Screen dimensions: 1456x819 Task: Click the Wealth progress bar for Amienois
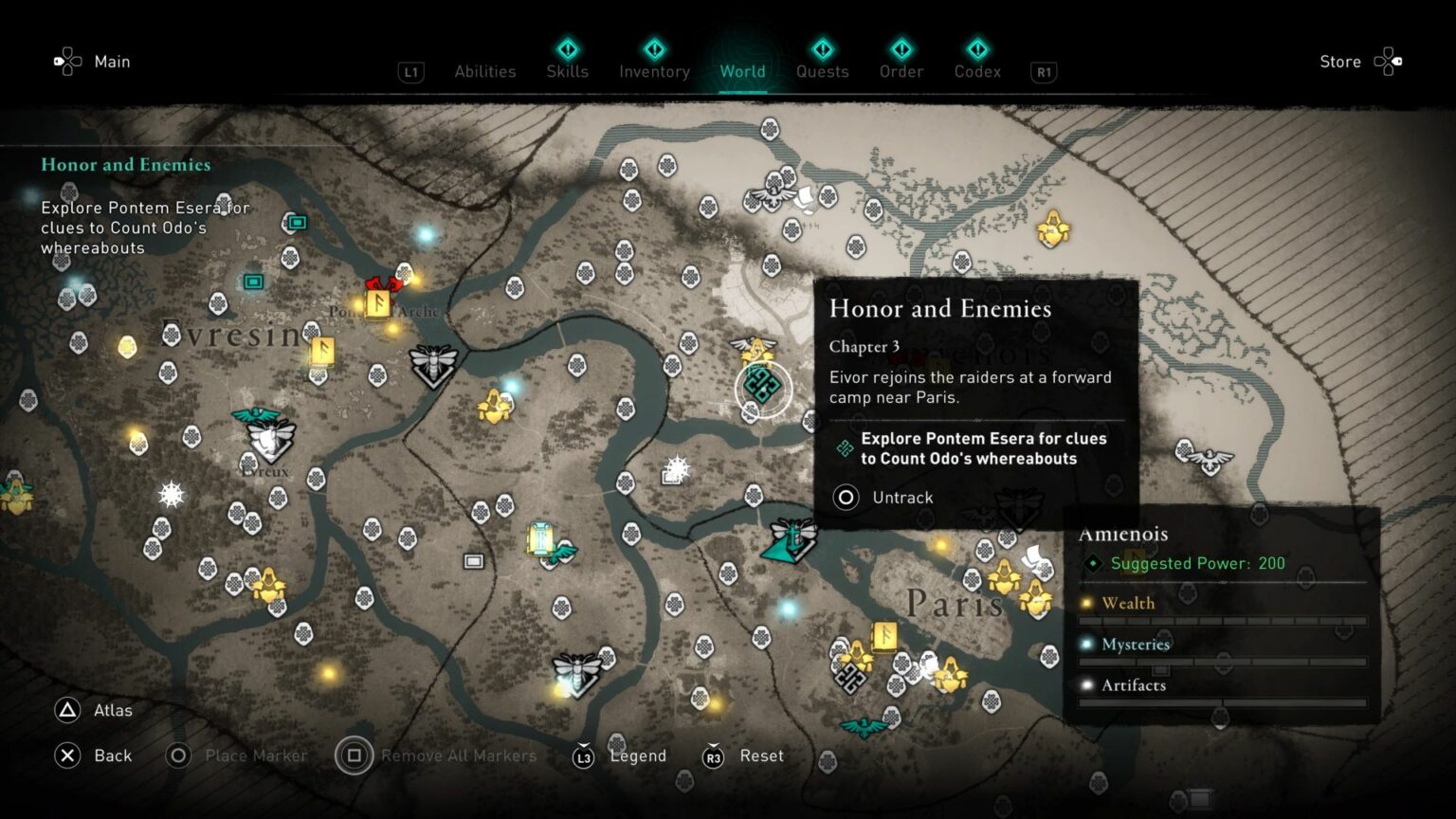[1222, 618]
